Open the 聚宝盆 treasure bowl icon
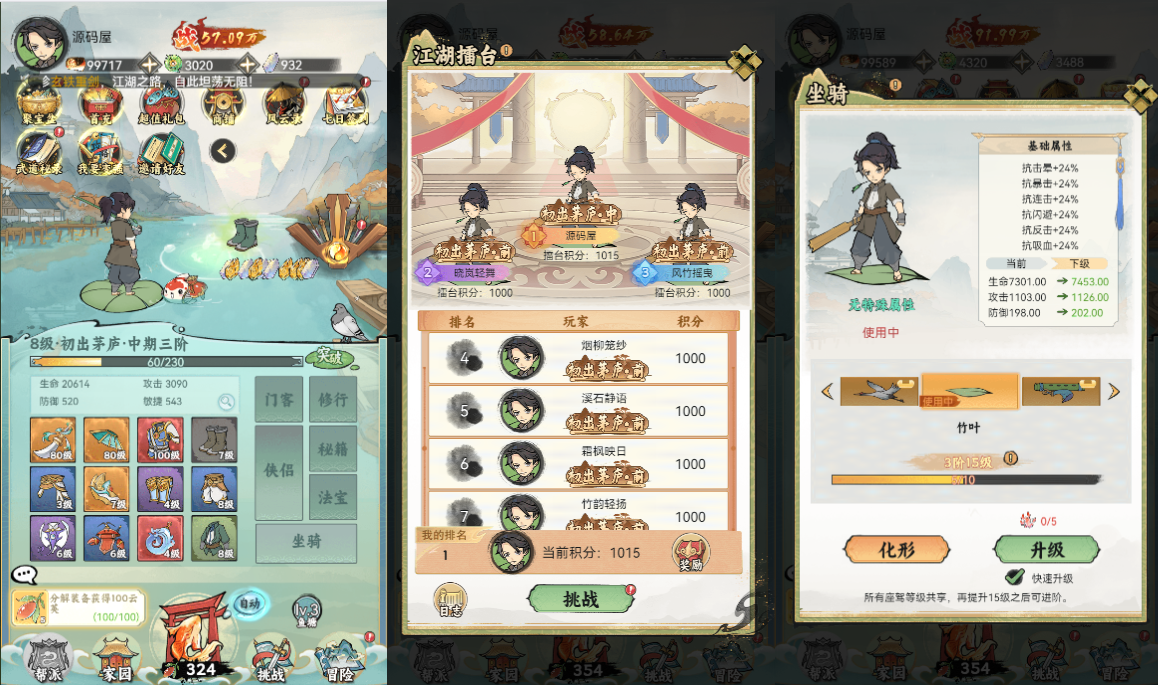 coord(37,104)
